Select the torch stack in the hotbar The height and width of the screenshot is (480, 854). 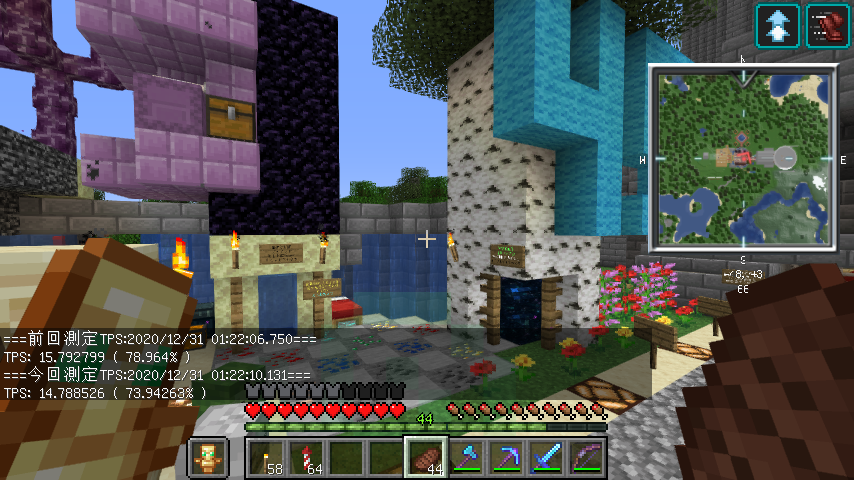pyautogui.click(x=265, y=458)
